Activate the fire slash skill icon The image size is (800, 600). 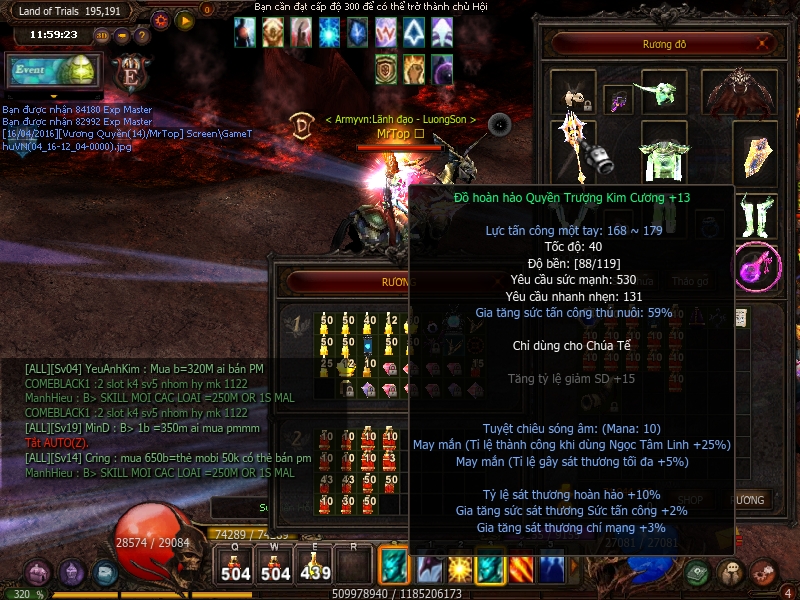(x=524, y=569)
